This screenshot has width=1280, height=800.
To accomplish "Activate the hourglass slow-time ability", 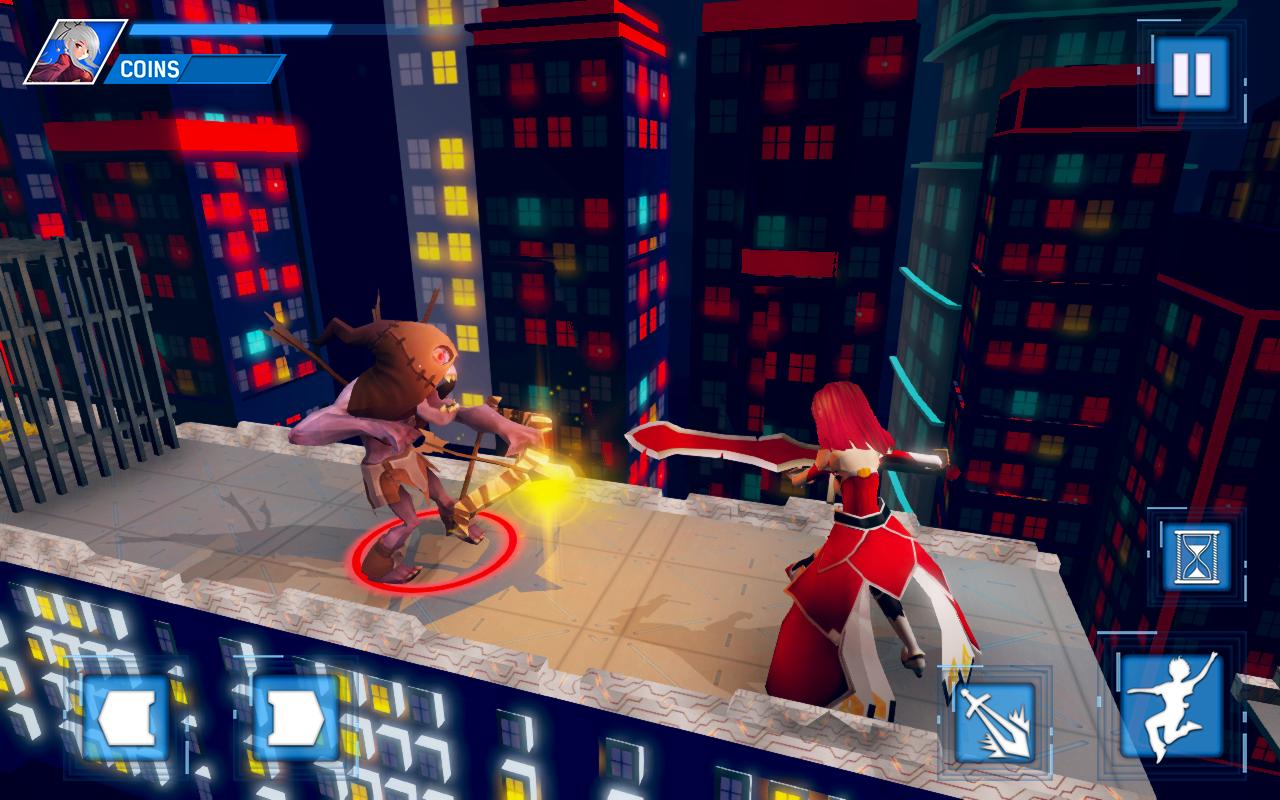I will [1196, 556].
